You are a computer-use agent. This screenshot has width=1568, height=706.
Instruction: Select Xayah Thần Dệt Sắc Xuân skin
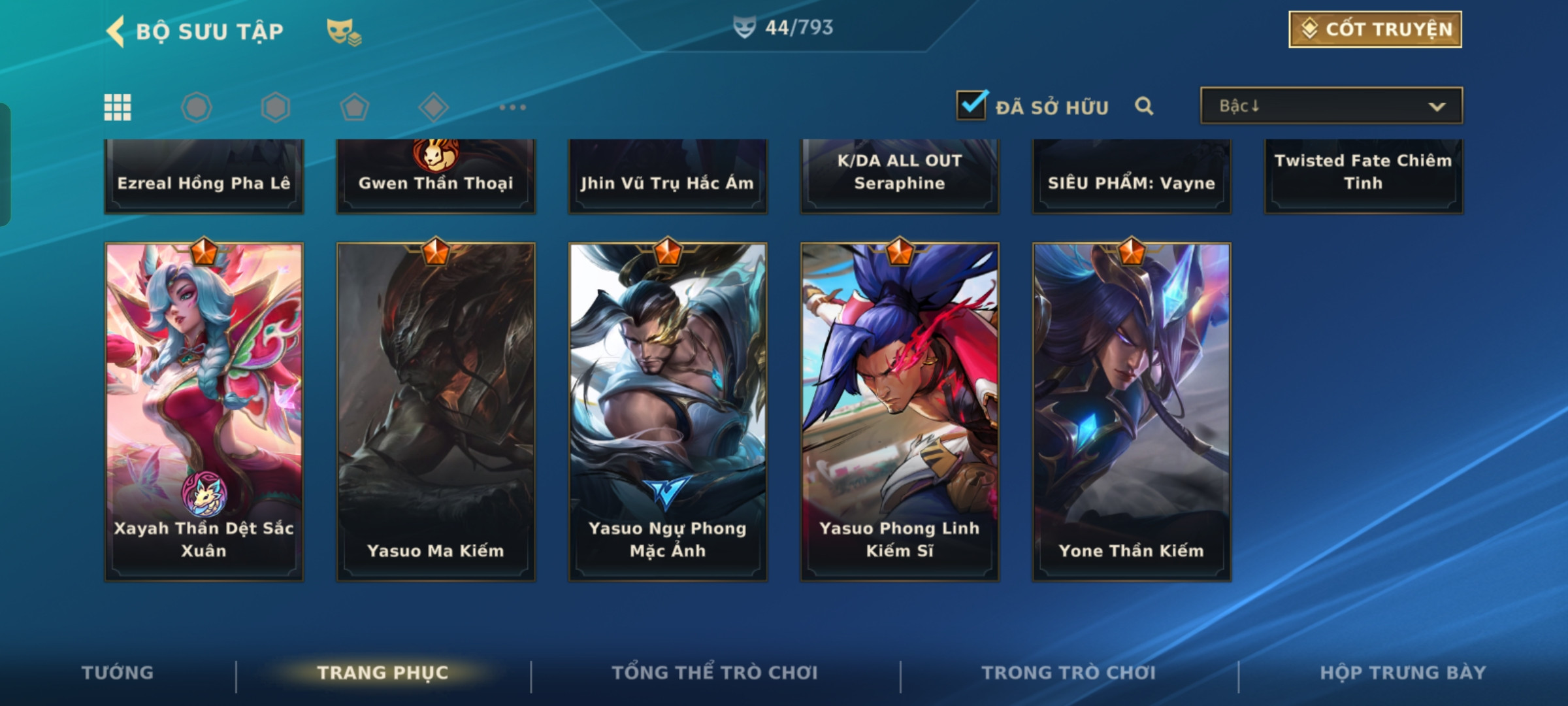click(204, 412)
